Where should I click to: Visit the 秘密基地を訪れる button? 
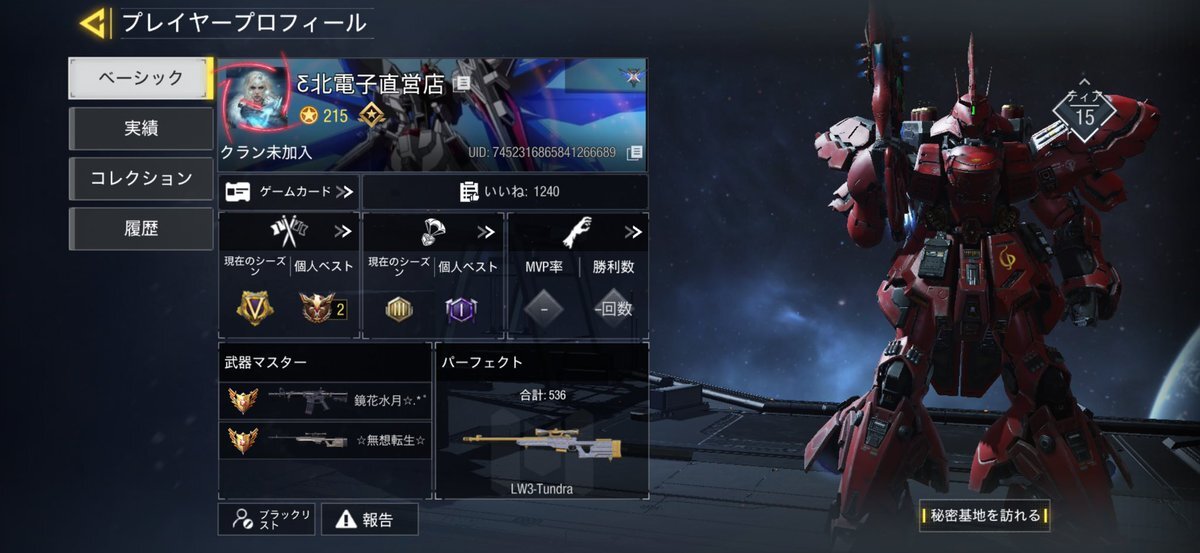(985, 516)
